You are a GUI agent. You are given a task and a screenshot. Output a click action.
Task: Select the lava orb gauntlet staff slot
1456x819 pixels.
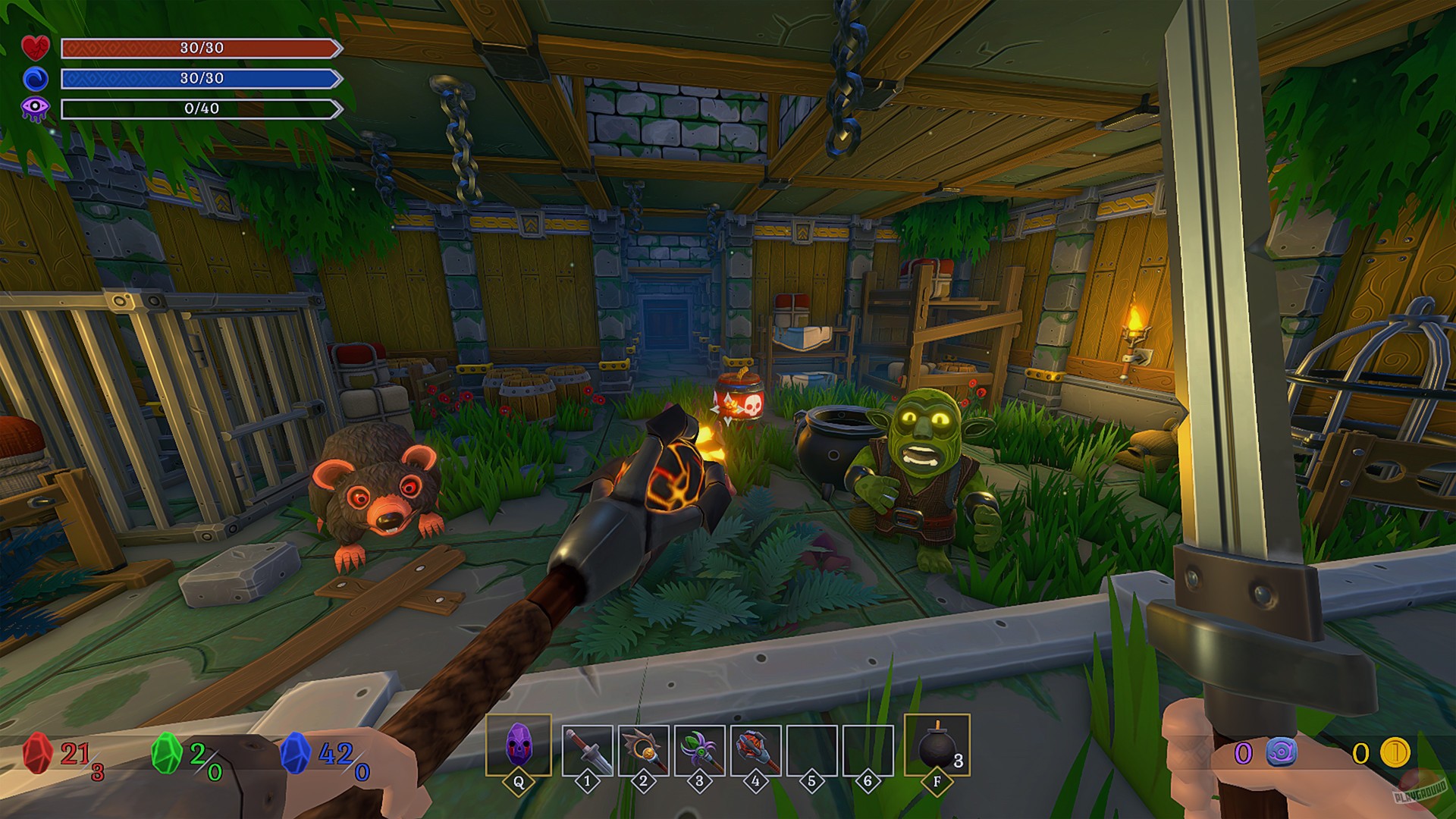point(755,750)
